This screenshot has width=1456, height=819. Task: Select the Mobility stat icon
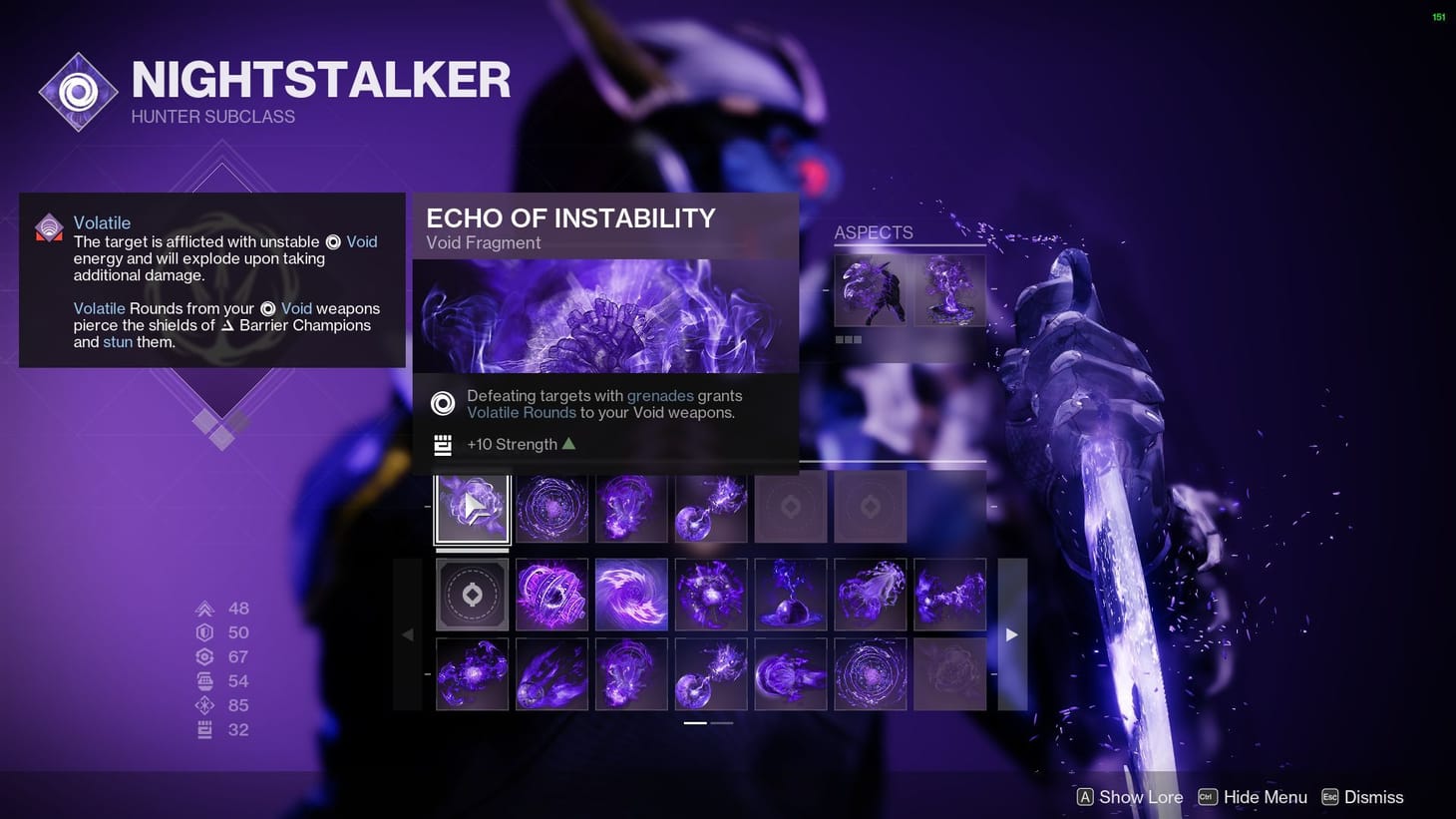205,608
